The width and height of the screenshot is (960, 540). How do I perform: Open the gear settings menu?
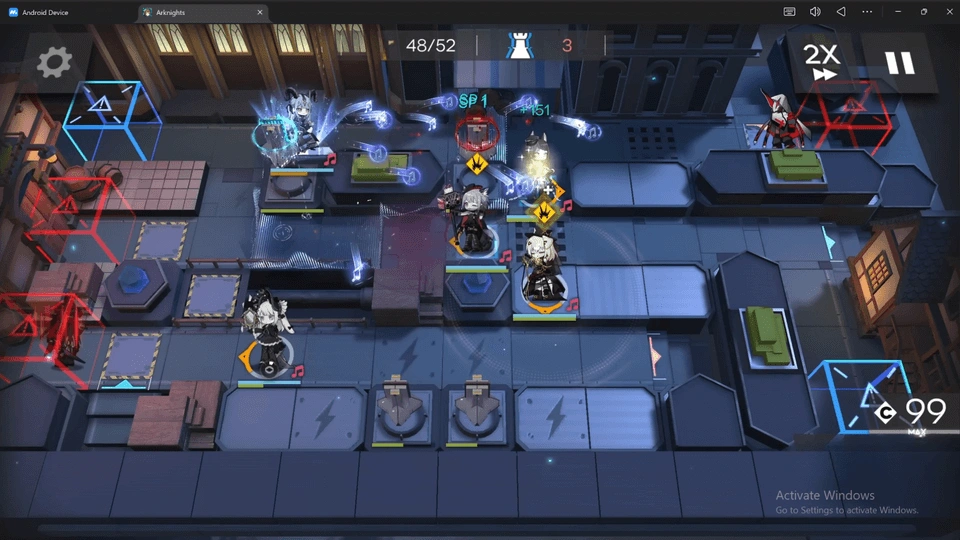tap(54, 63)
